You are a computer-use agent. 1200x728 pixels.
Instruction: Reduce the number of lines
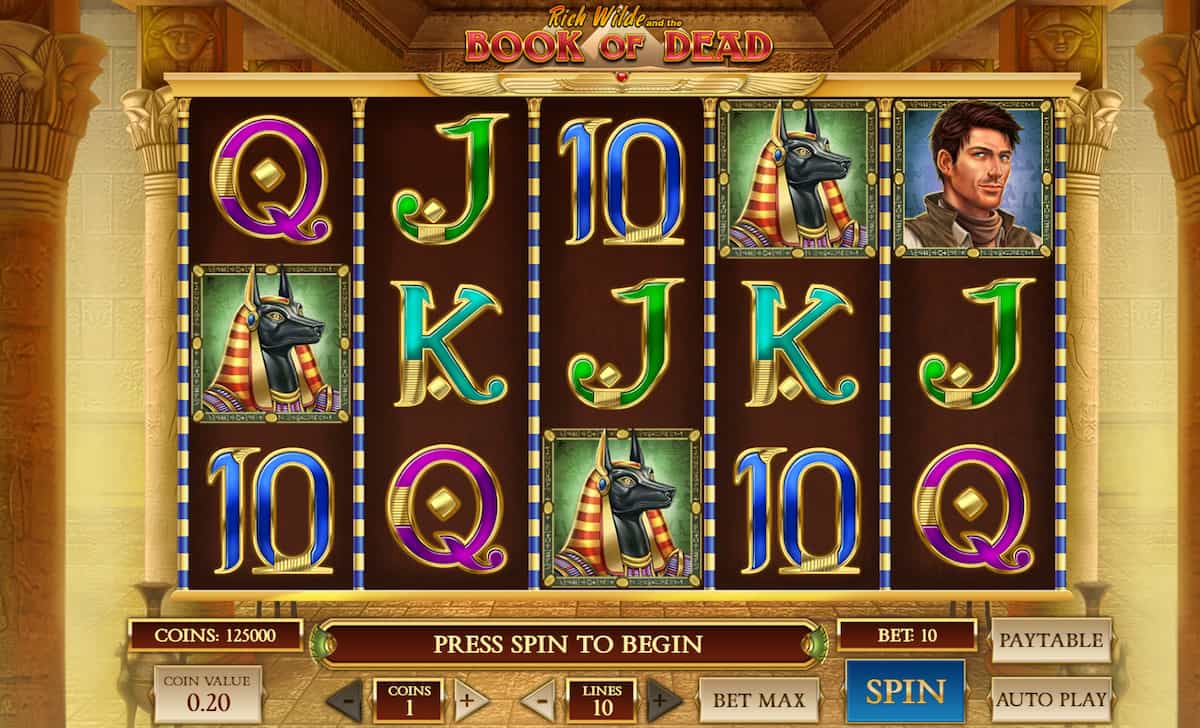(x=538, y=699)
